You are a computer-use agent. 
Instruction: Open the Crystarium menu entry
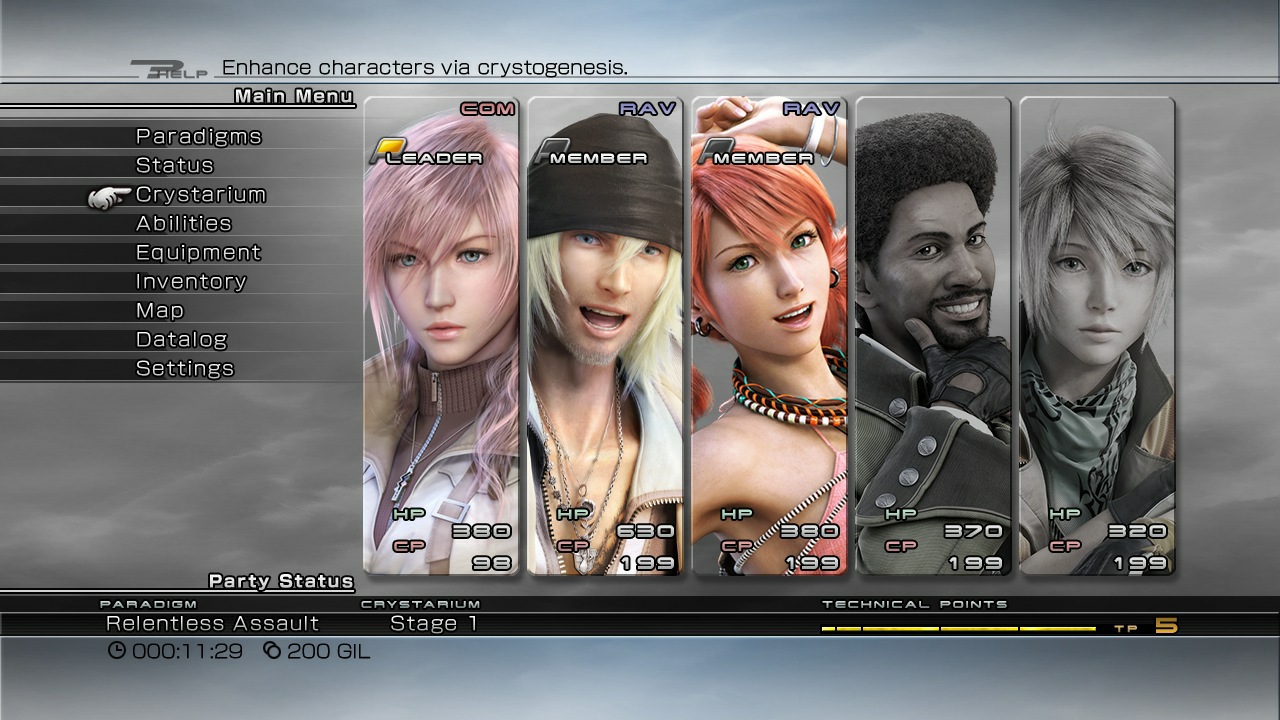[200, 194]
